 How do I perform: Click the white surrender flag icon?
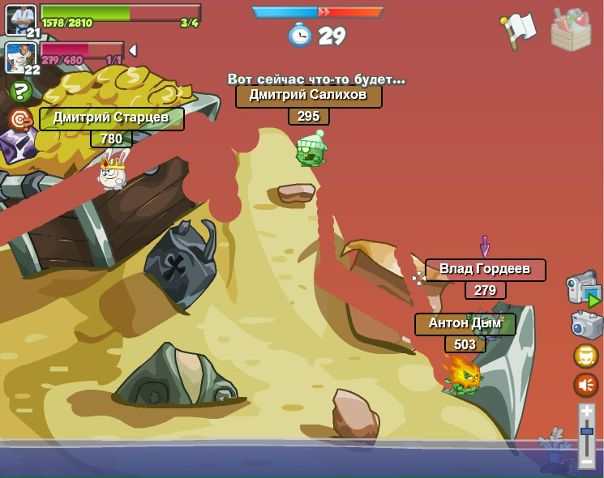click(x=520, y=30)
